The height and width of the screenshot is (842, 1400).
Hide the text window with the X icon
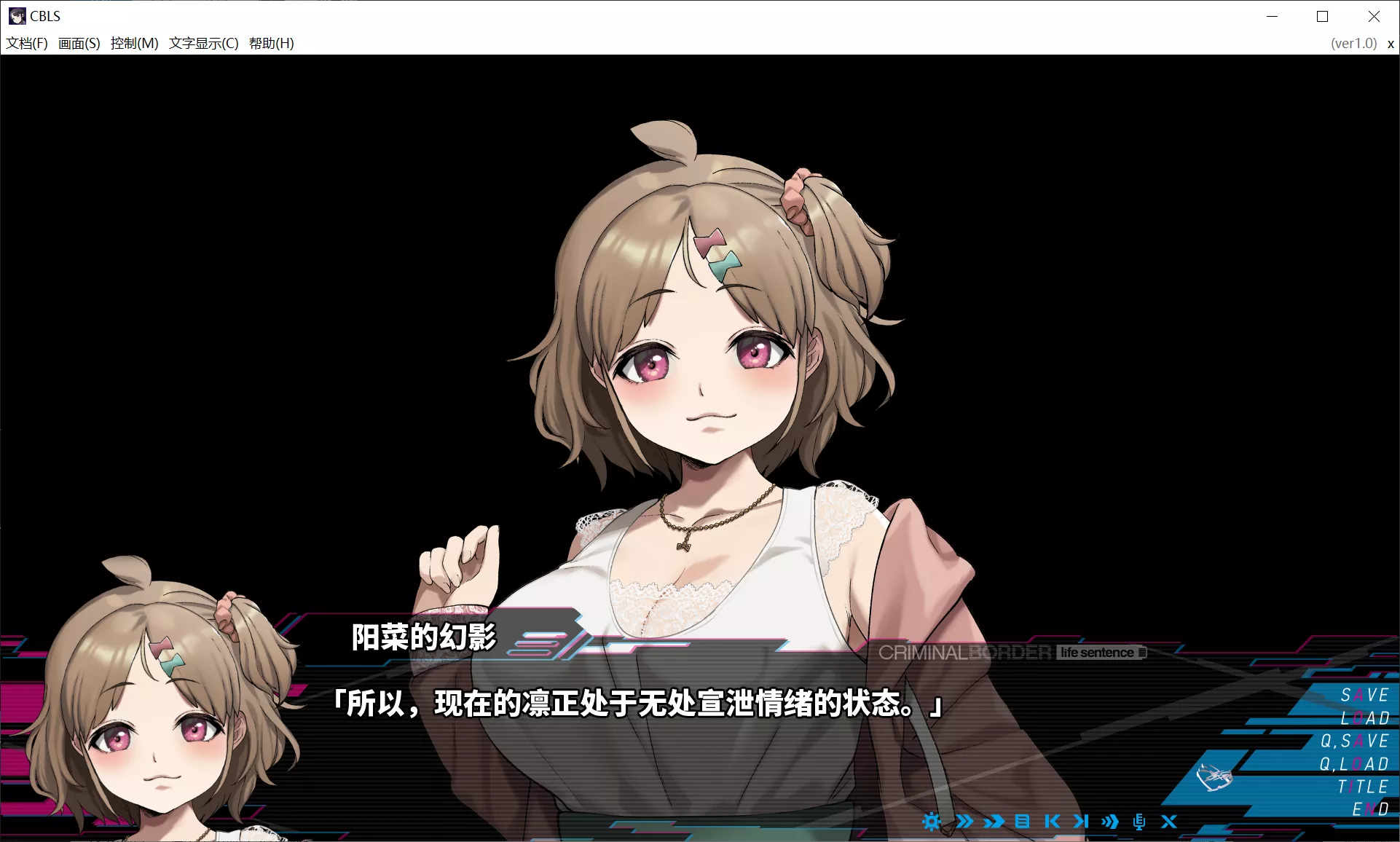(x=1168, y=822)
